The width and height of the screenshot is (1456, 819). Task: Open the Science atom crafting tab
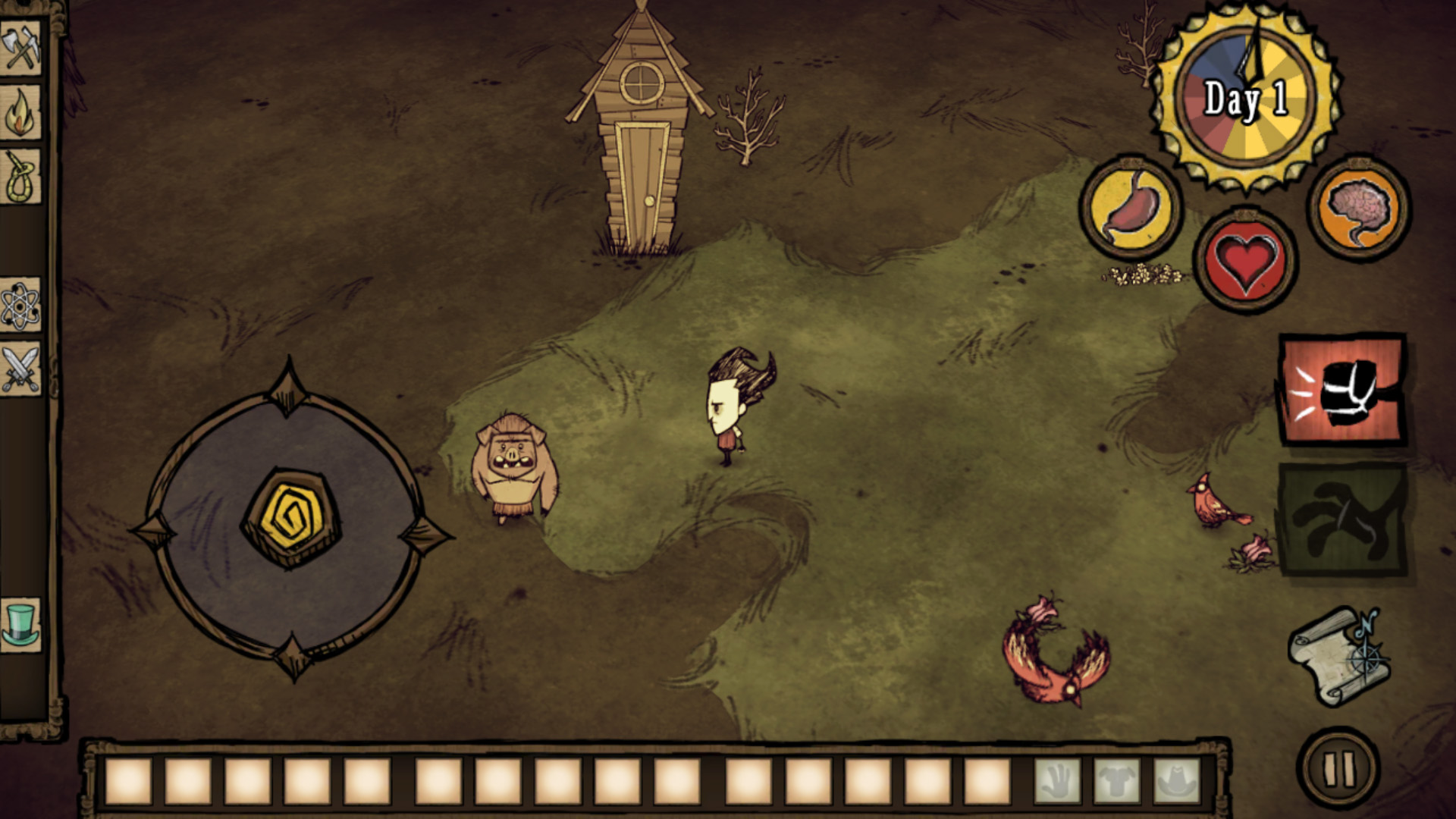(20, 306)
